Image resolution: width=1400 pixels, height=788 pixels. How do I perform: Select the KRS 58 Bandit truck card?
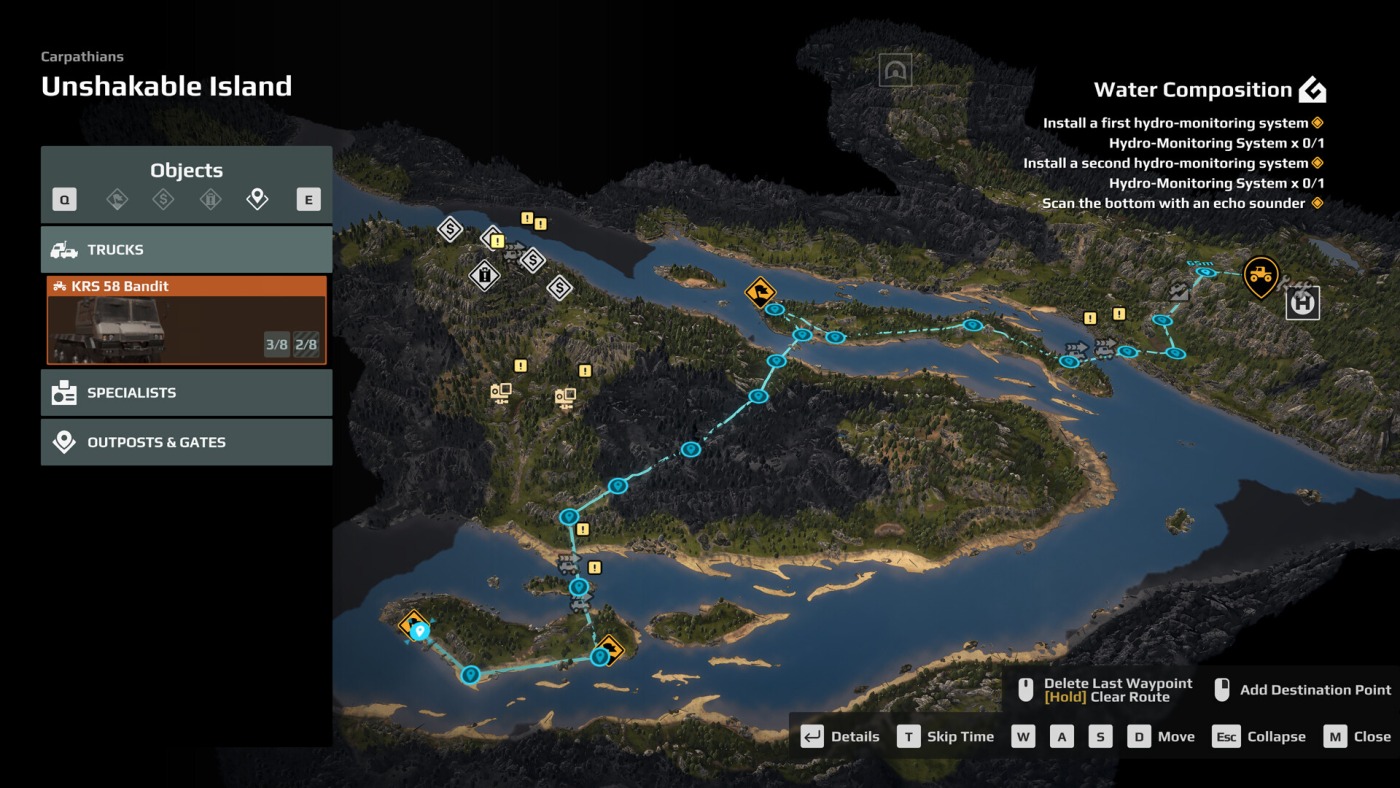(186, 320)
